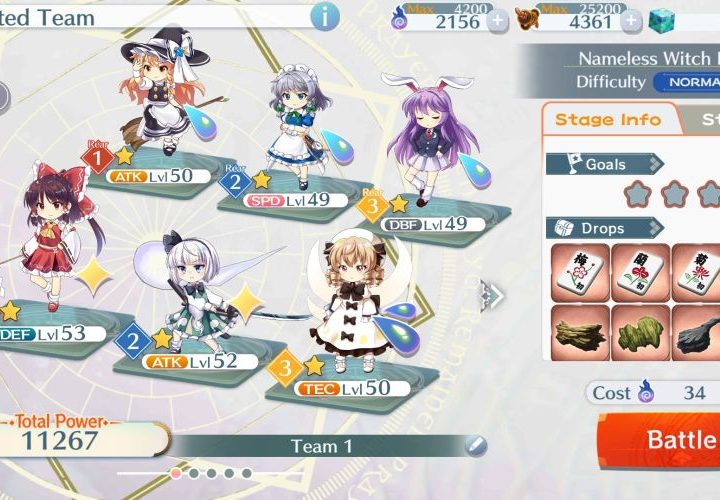Expand the side panel arrow
This screenshot has width=720, height=500.
tap(491, 294)
